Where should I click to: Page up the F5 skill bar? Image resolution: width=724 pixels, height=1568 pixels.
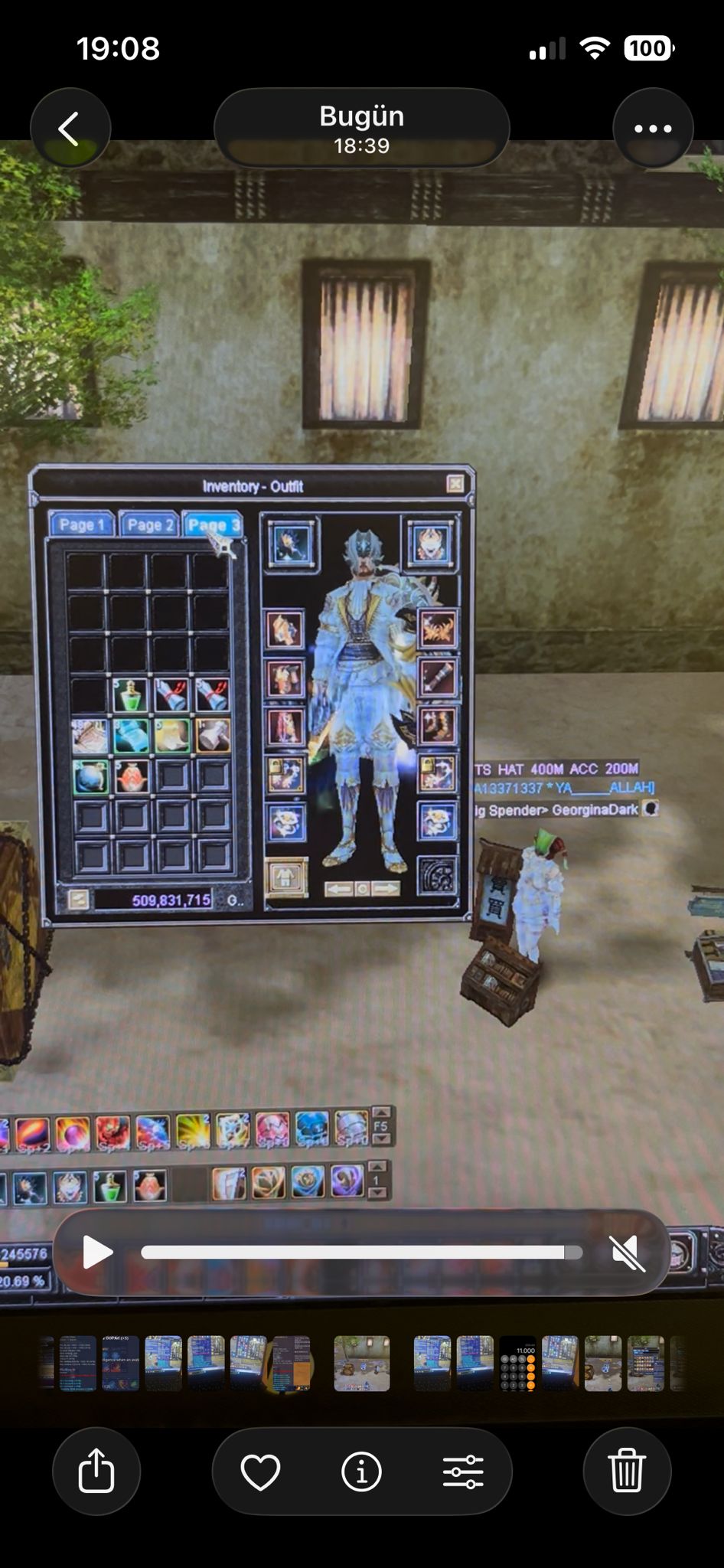[x=381, y=1113]
